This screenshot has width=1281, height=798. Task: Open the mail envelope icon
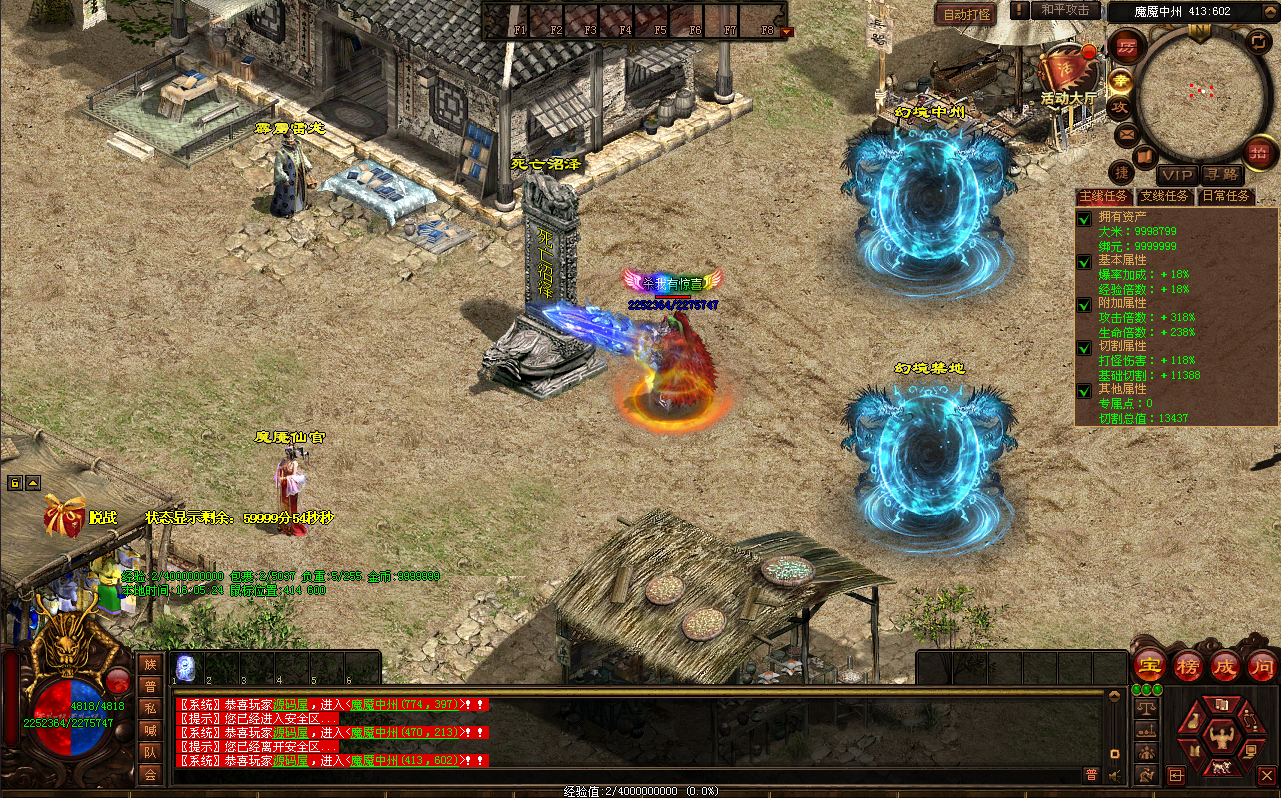(1127, 134)
